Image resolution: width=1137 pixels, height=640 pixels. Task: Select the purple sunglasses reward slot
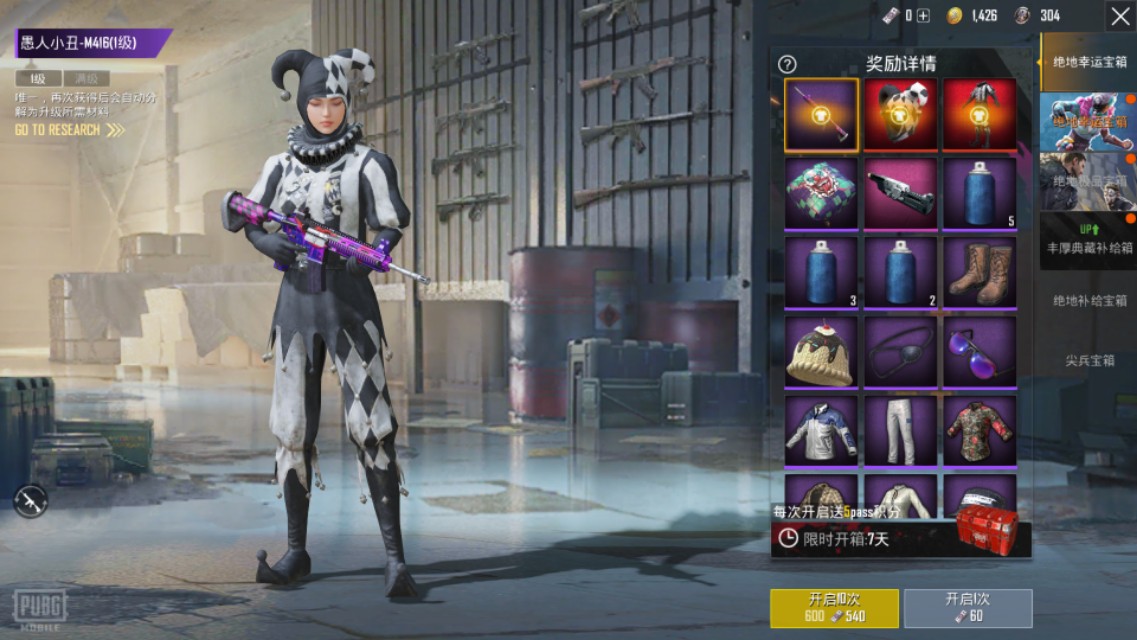pos(979,351)
